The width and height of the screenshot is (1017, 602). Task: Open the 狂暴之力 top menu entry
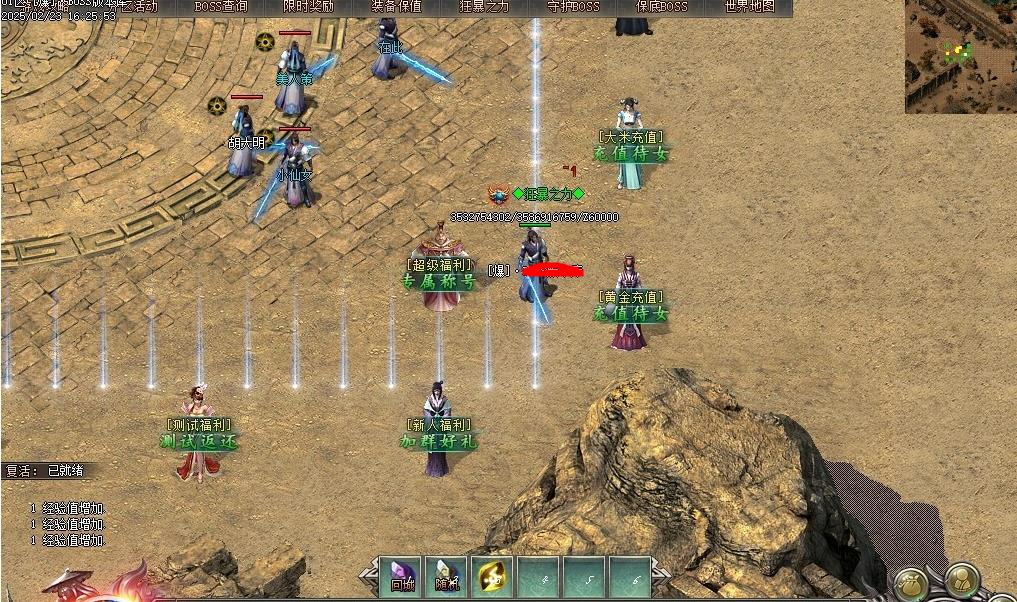pyautogui.click(x=485, y=7)
